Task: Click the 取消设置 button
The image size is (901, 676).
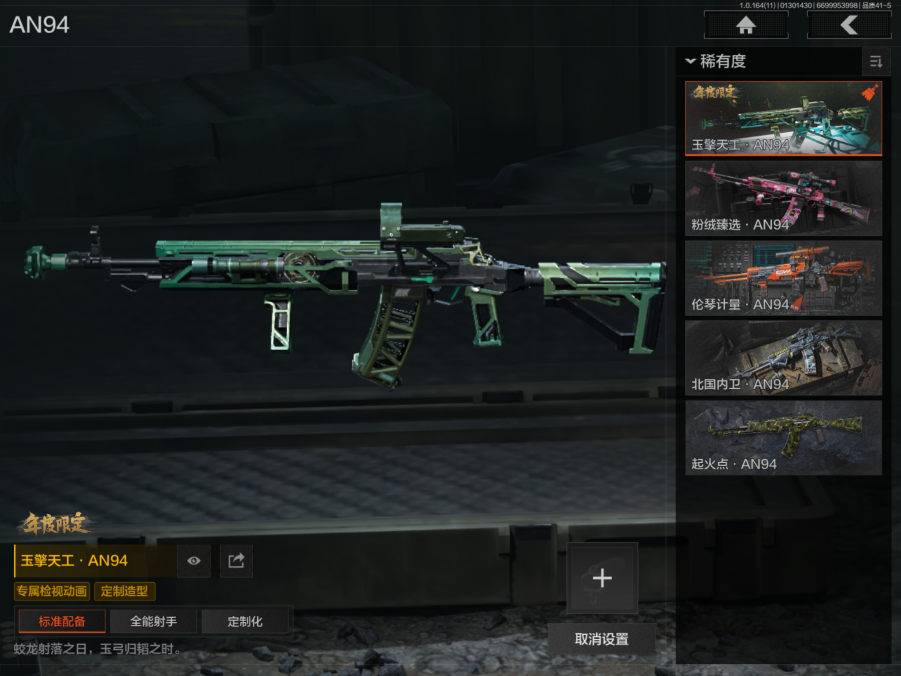Action: 602,639
